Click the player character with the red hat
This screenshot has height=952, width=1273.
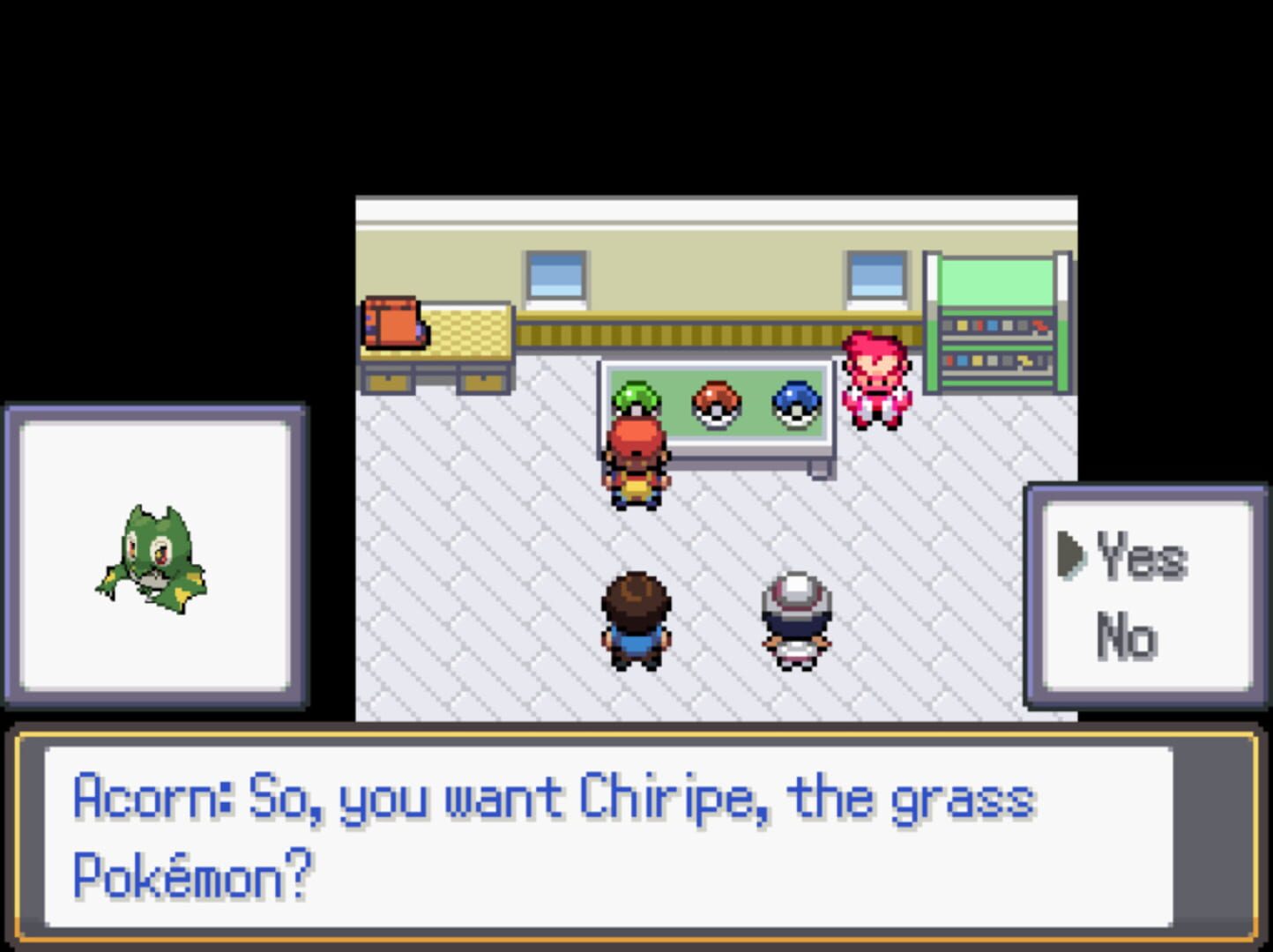[637, 463]
